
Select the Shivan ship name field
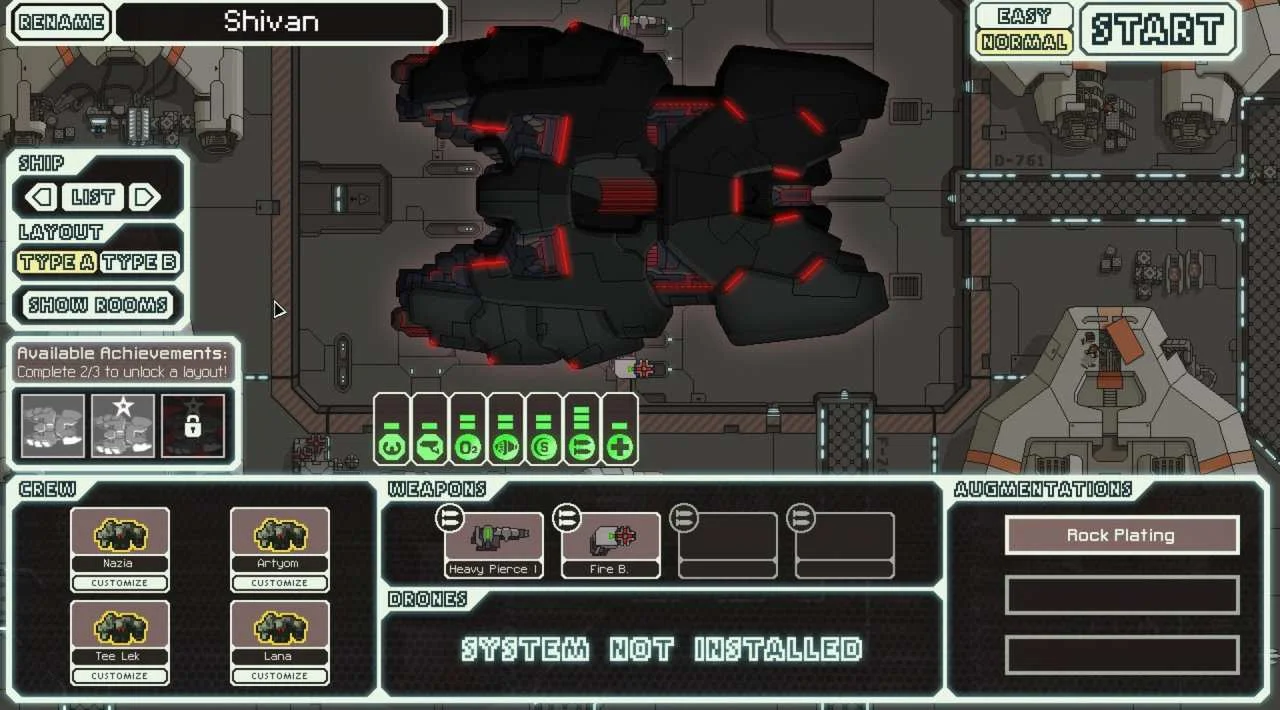[x=280, y=22]
